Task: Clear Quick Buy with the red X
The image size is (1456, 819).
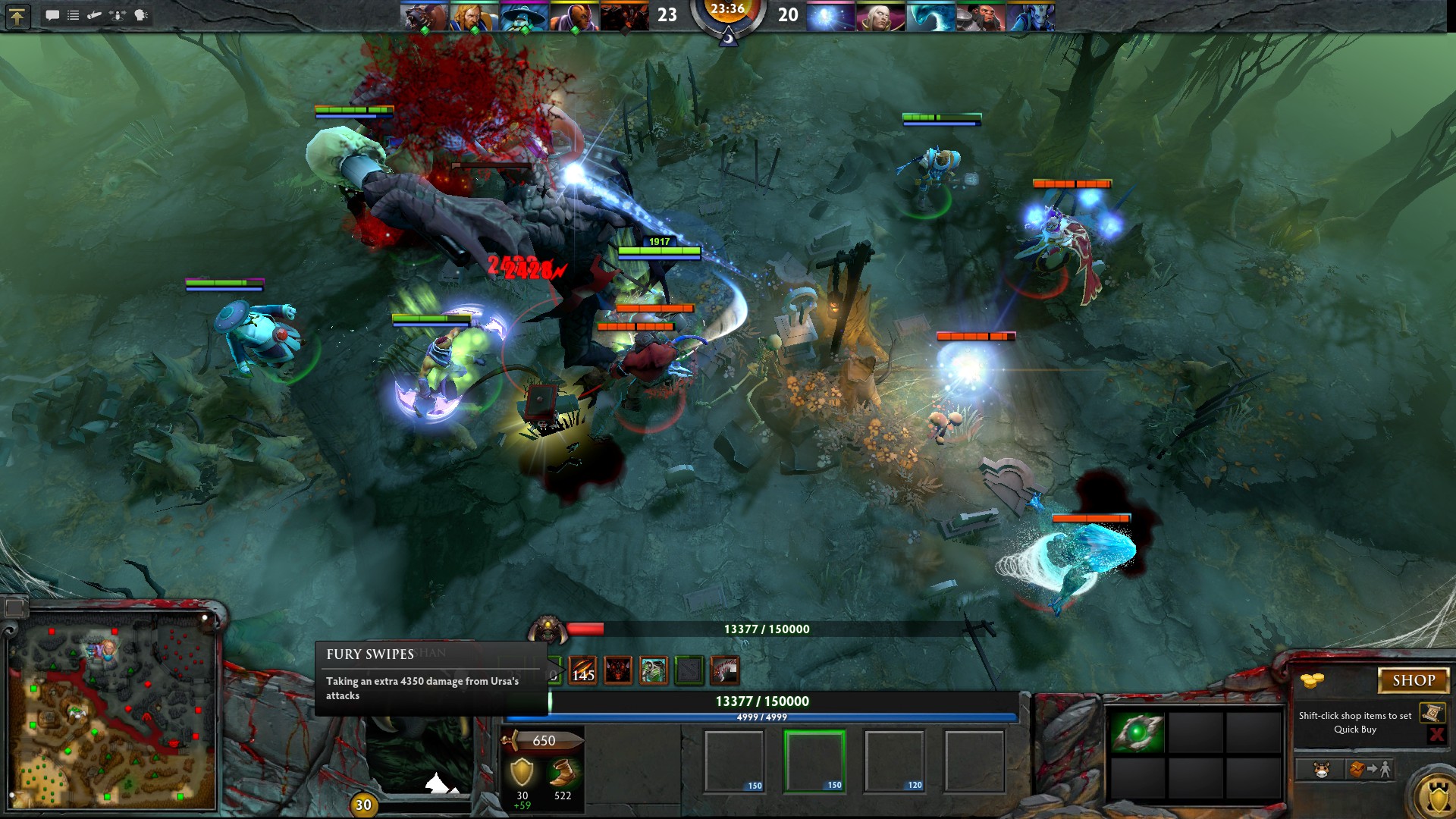Action: [x=1436, y=734]
